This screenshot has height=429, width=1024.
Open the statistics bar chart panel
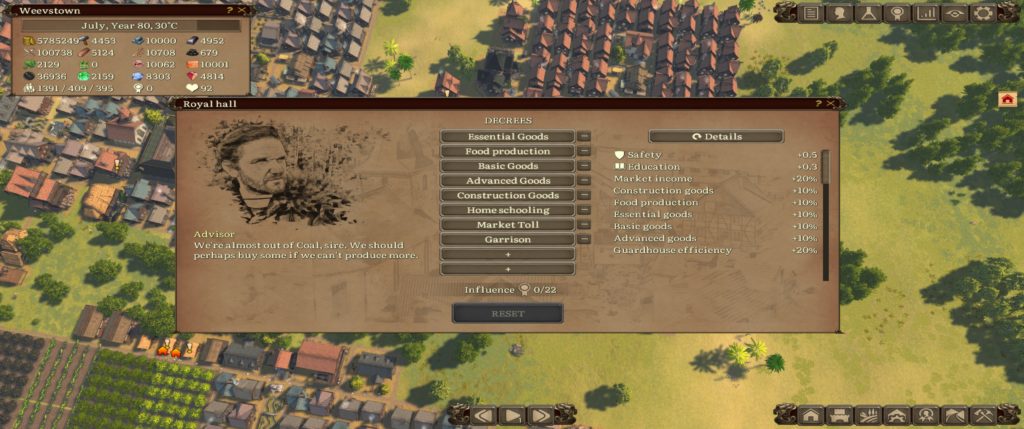(x=927, y=13)
